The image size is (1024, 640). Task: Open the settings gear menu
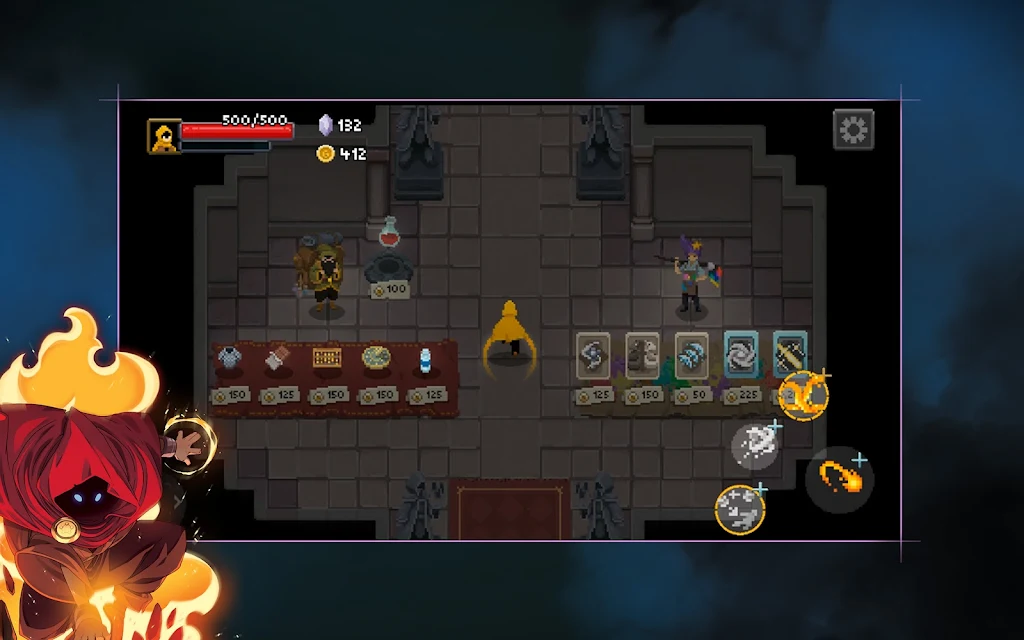(x=853, y=130)
